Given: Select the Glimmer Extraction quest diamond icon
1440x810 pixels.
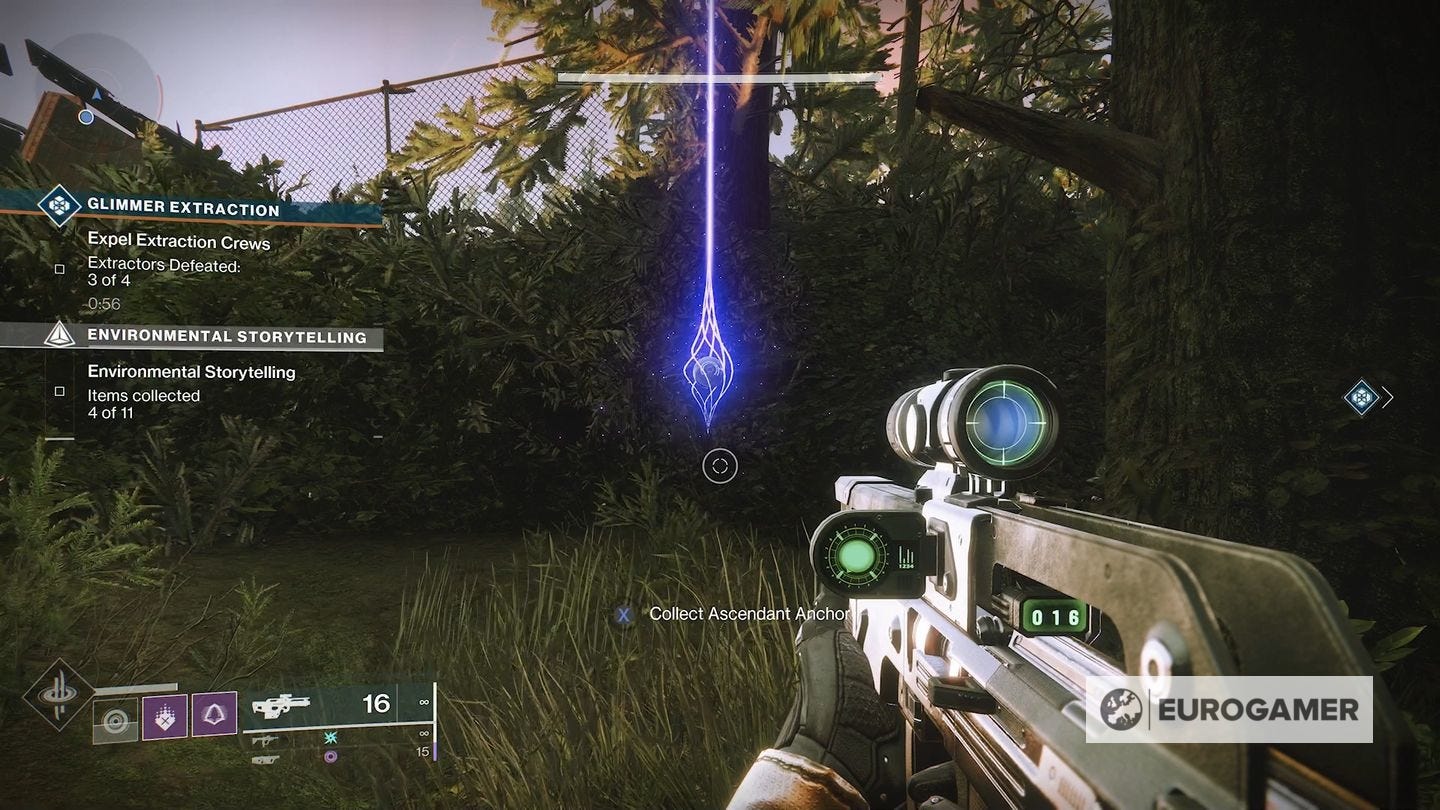Looking at the screenshot, I should 58,205.
